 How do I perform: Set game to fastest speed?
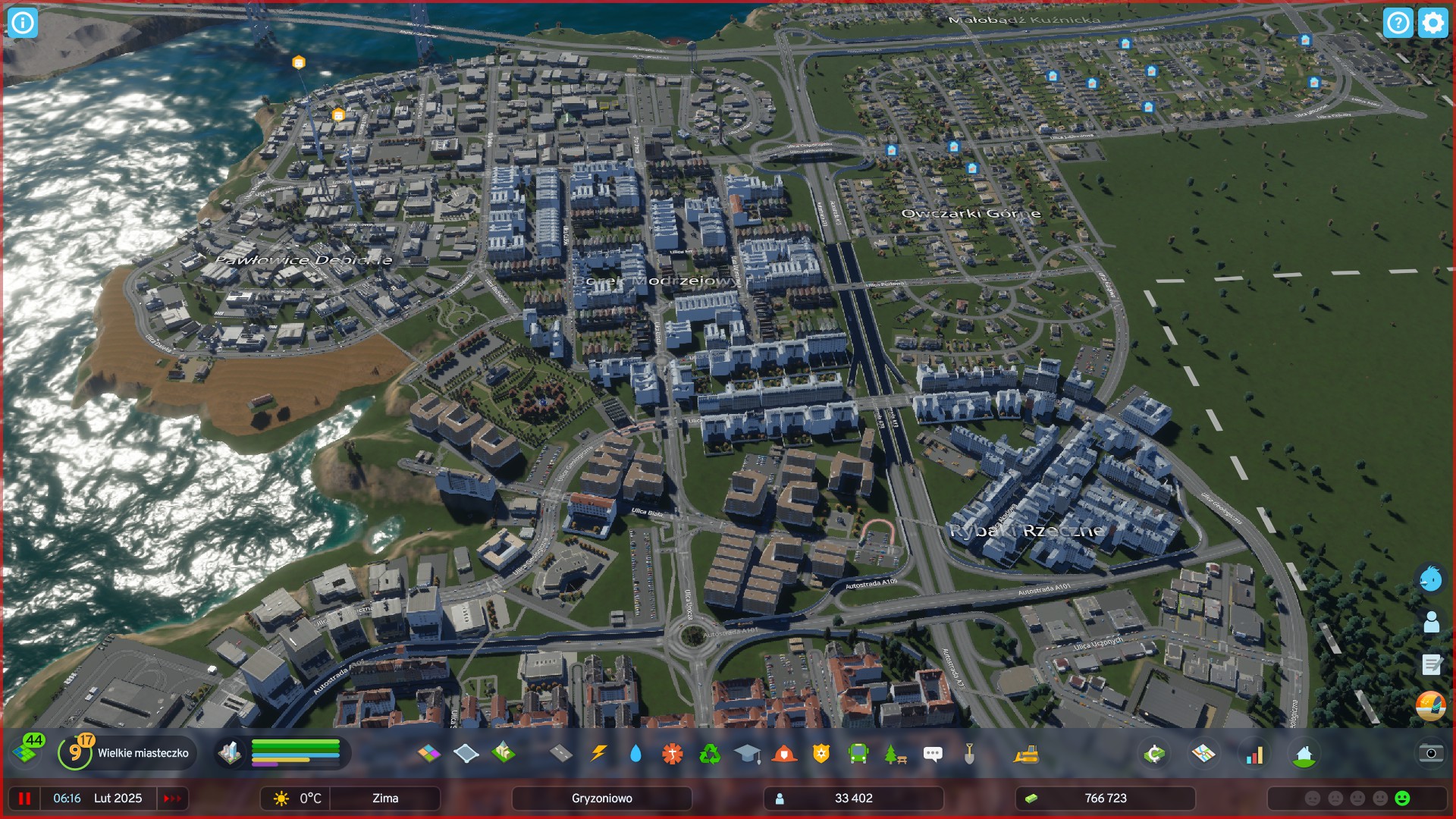(x=171, y=798)
